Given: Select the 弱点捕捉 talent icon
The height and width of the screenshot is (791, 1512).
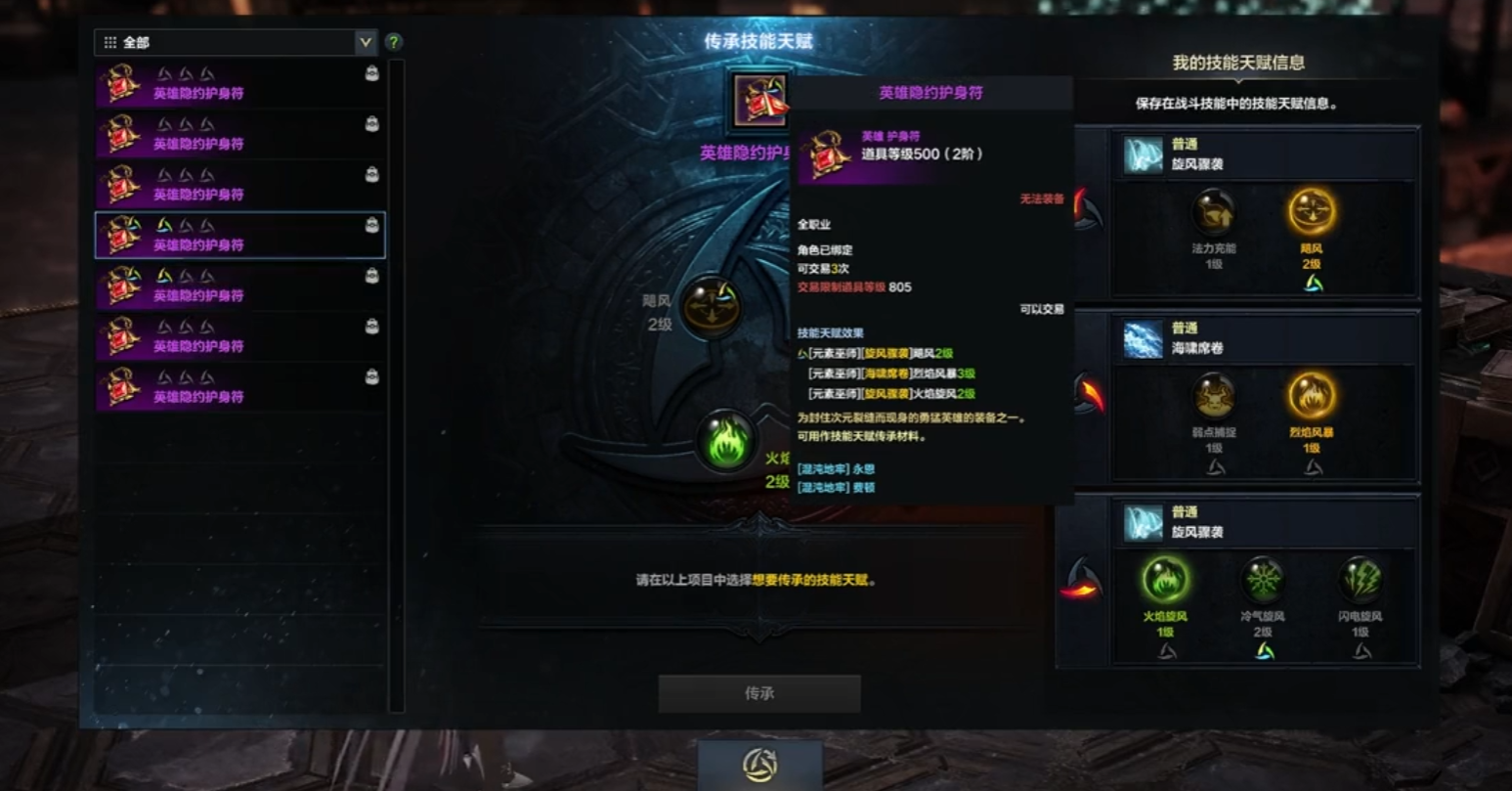Looking at the screenshot, I should pyautogui.click(x=1213, y=396).
